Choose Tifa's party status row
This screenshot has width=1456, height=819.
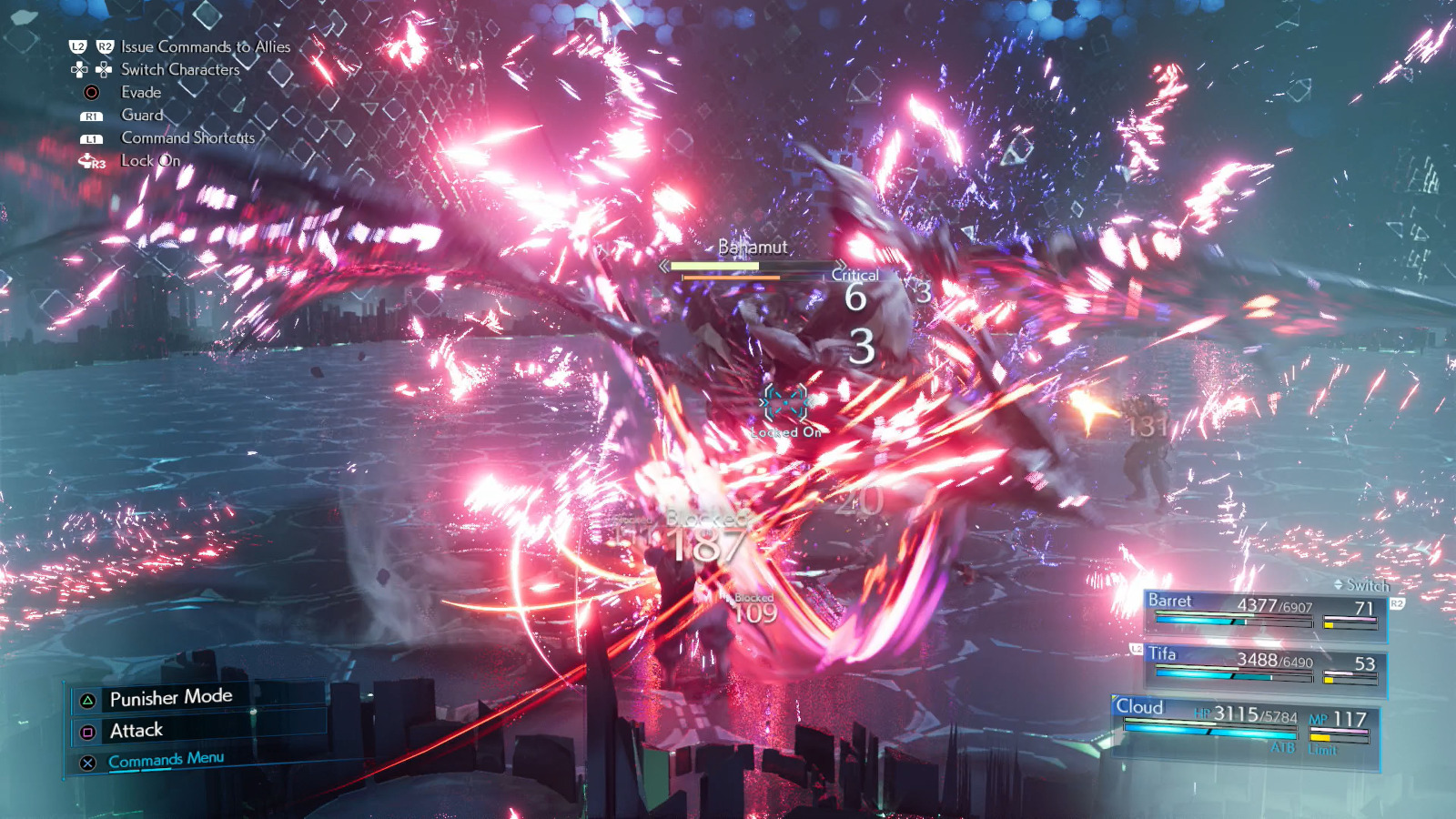tap(1265, 666)
